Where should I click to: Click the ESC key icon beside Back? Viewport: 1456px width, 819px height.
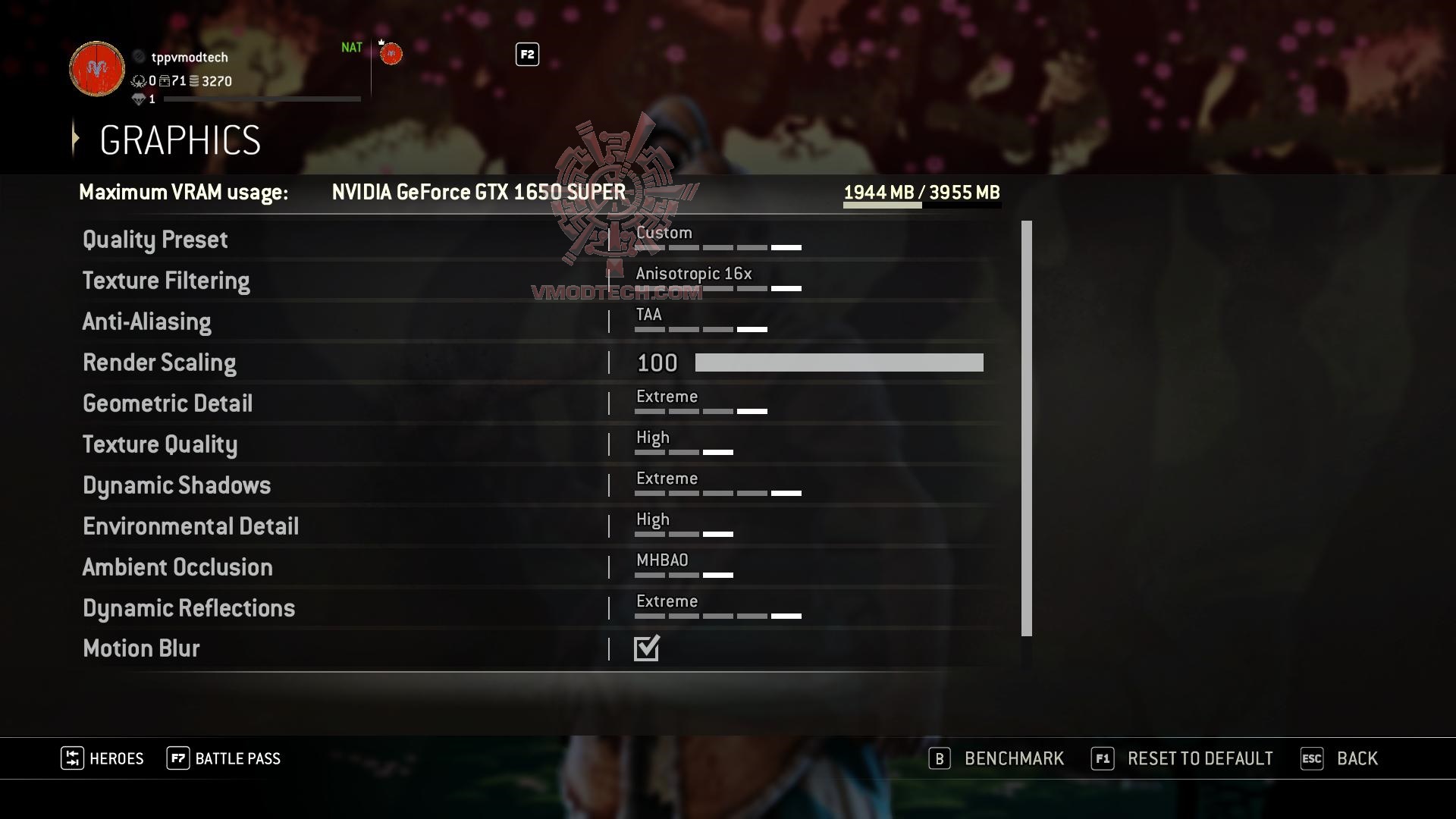tap(1311, 758)
